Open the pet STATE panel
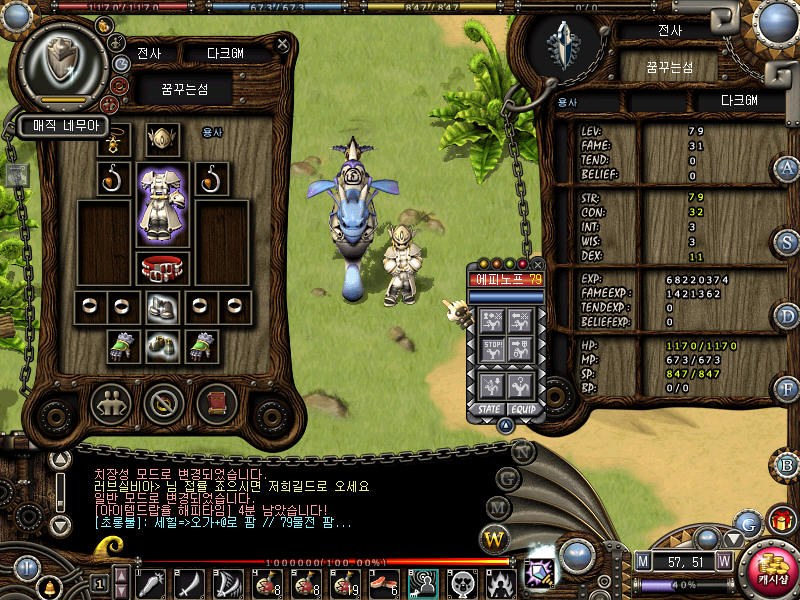The width and height of the screenshot is (800, 600). (489, 408)
